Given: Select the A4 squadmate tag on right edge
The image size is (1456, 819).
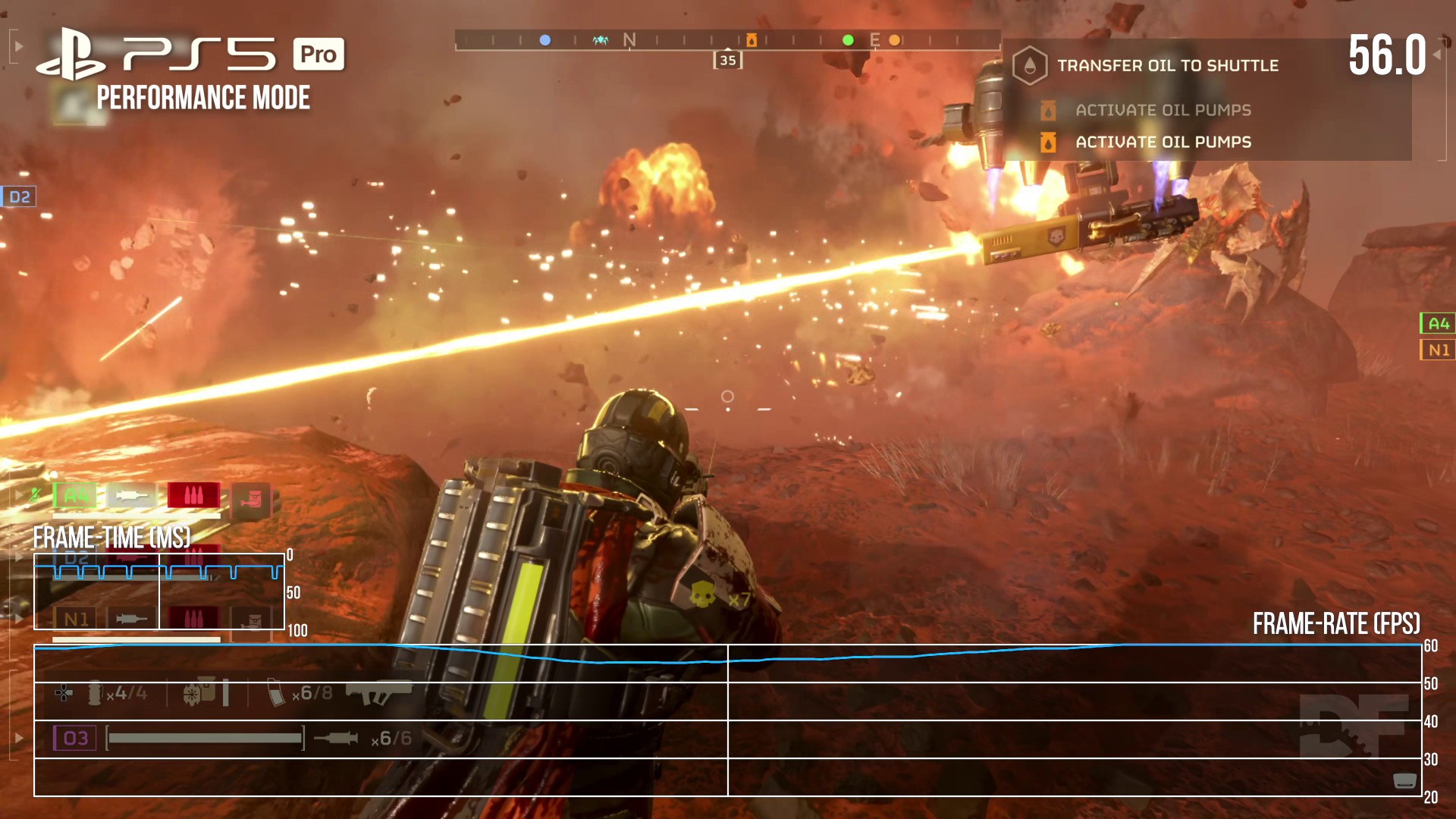Looking at the screenshot, I should coord(1437,324).
